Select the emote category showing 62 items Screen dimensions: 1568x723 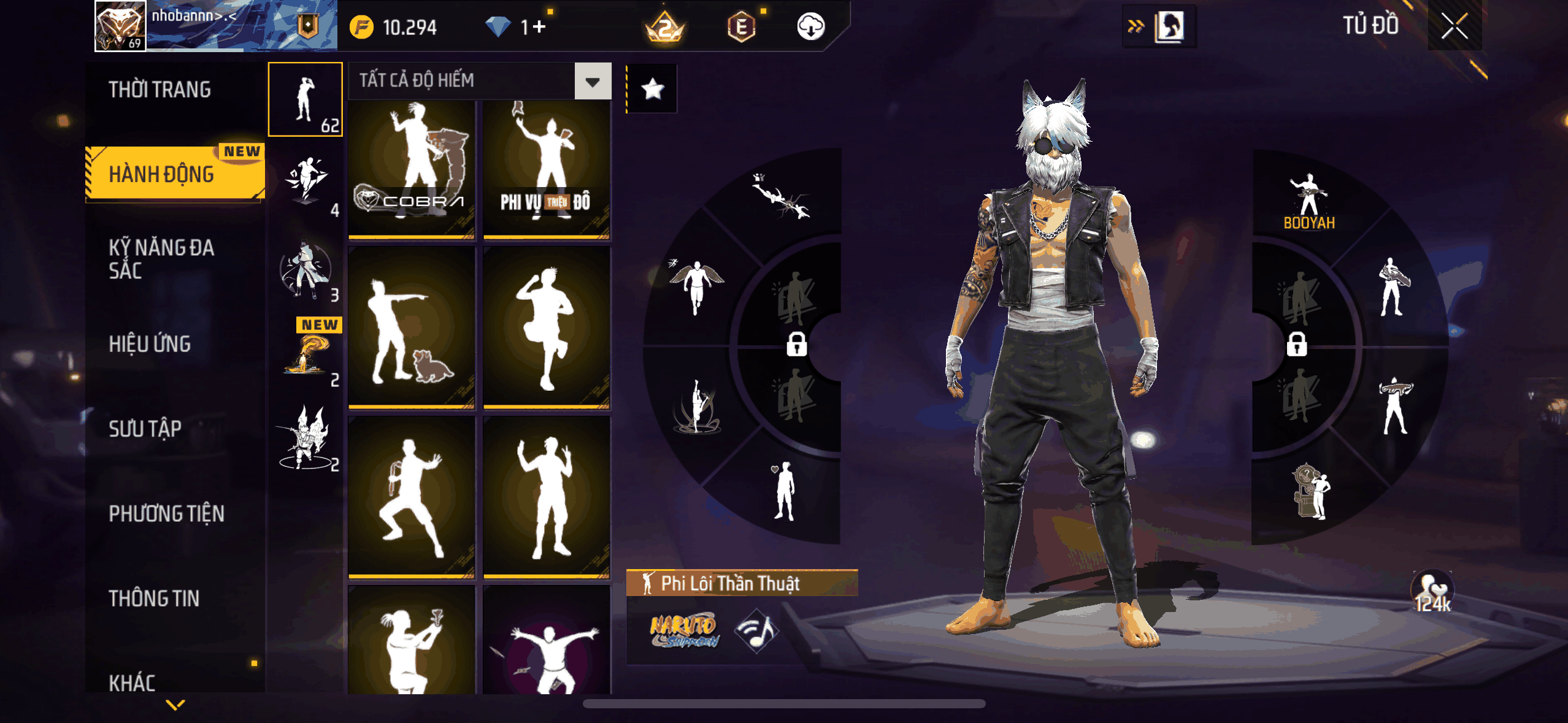[306, 99]
